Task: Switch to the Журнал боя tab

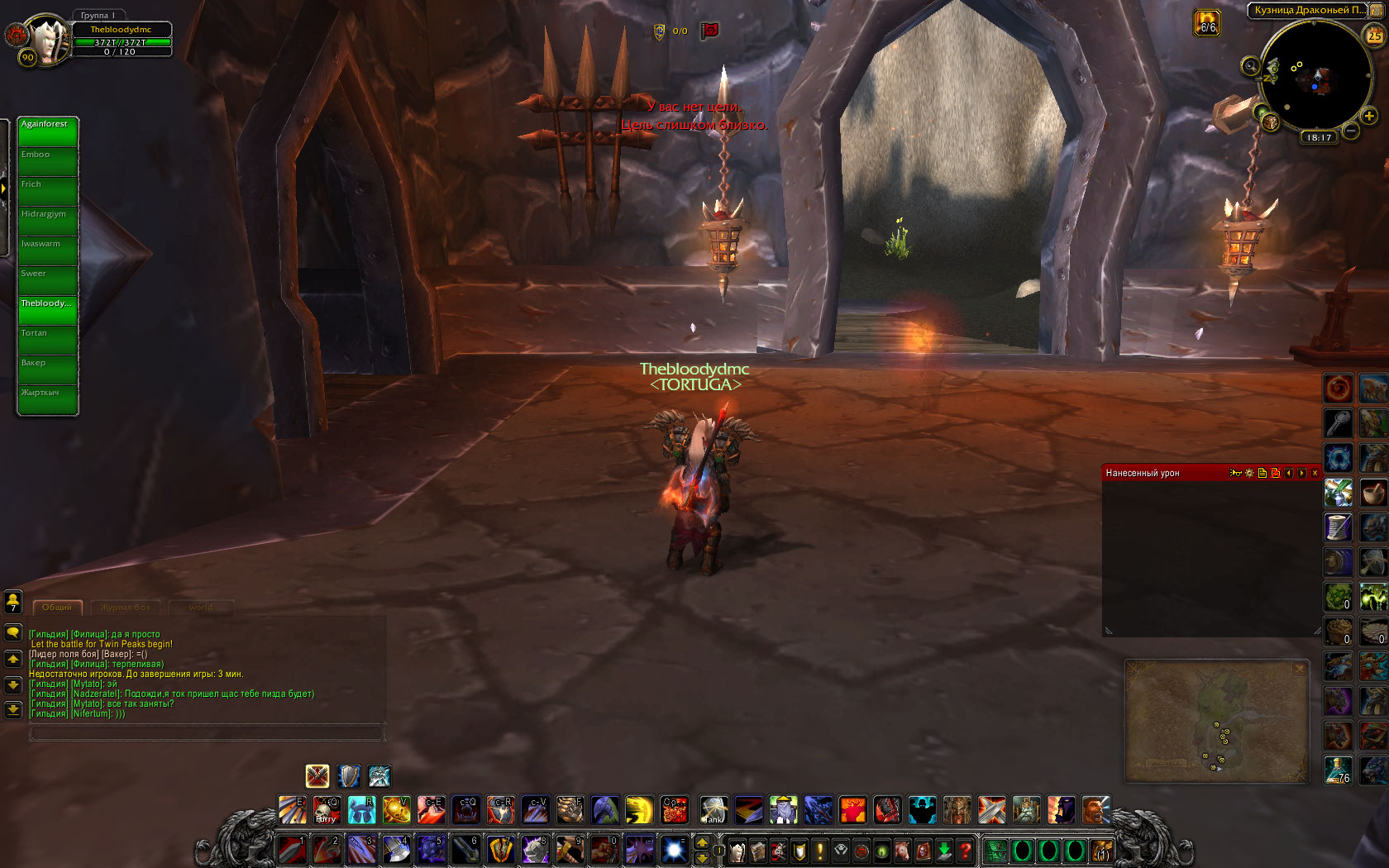Action: click(126, 608)
